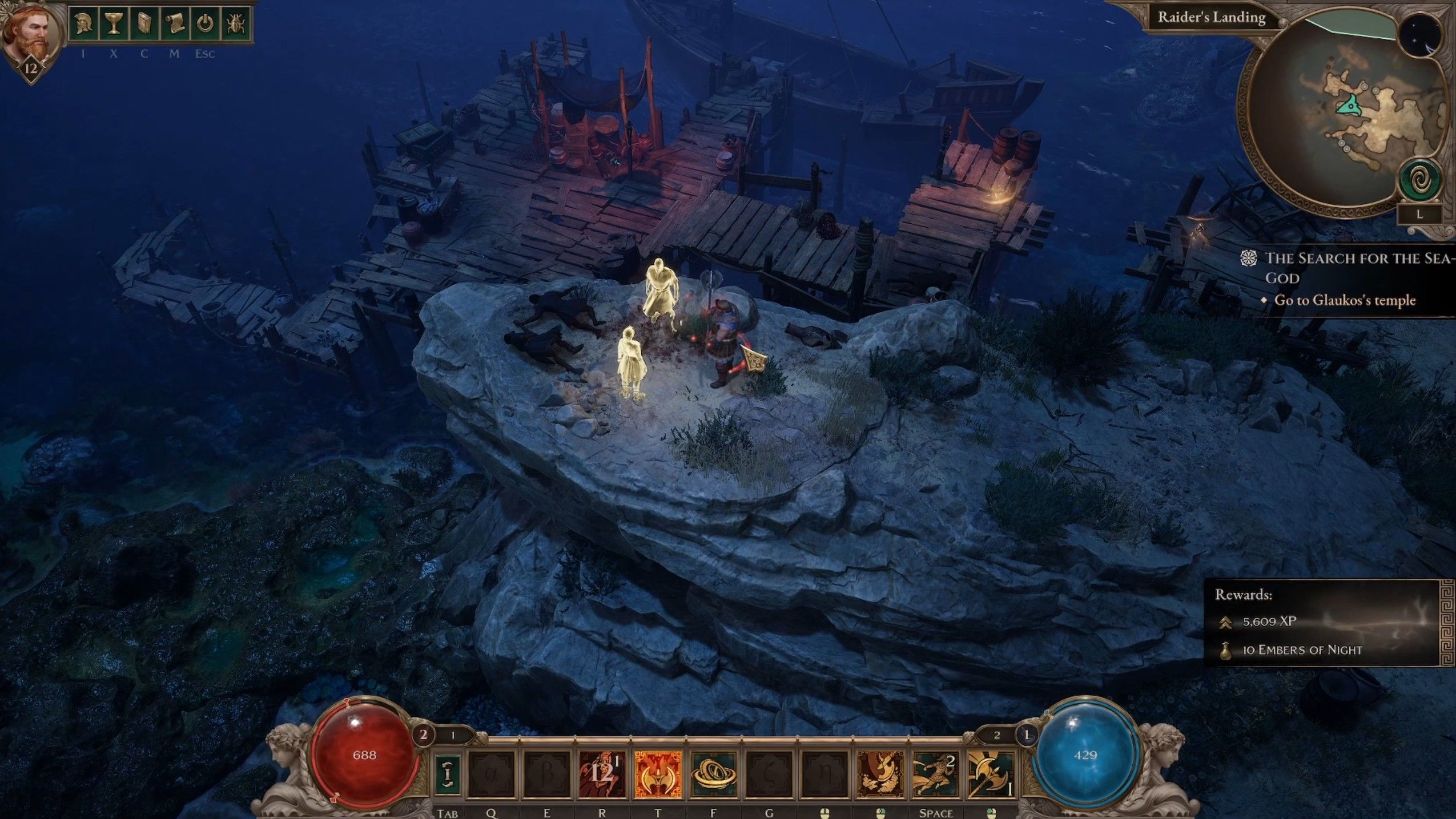Image resolution: width=1456 pixels, height=819 pixels.
Task: Click the bearded hero portrait
Action: [31, 34]
